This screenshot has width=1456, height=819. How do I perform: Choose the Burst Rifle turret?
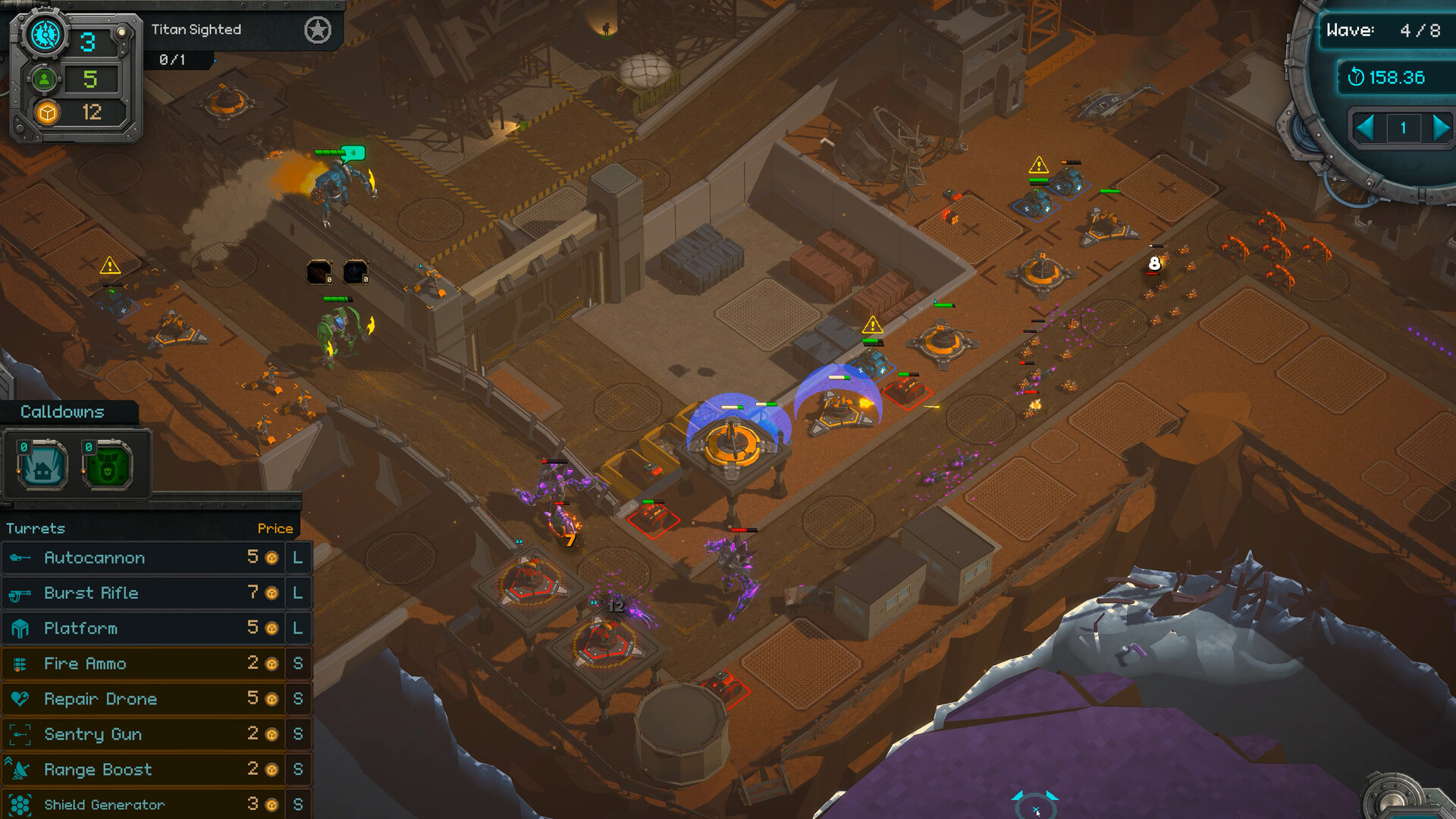coord(144,593)
